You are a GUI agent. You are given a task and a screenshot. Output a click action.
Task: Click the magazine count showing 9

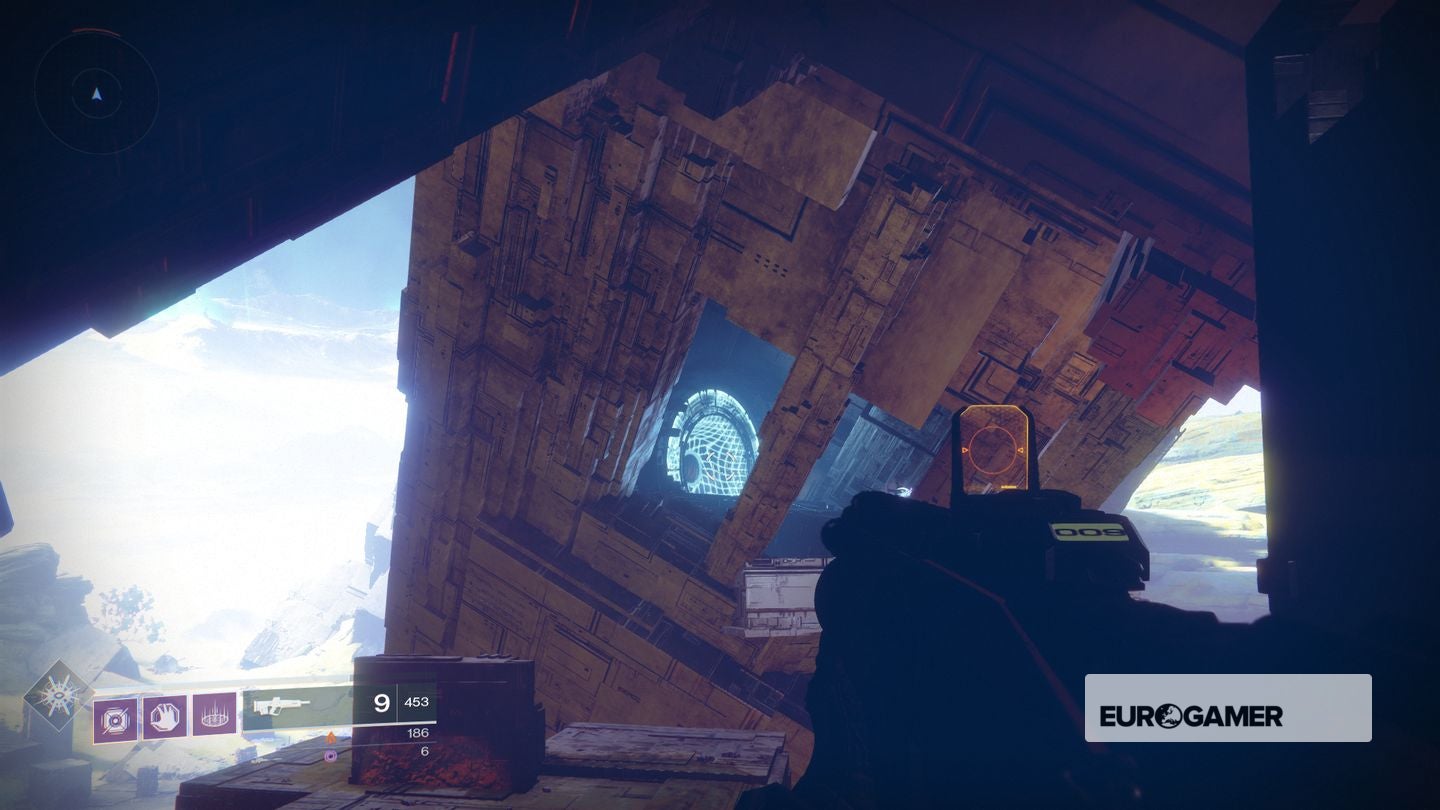384,703
